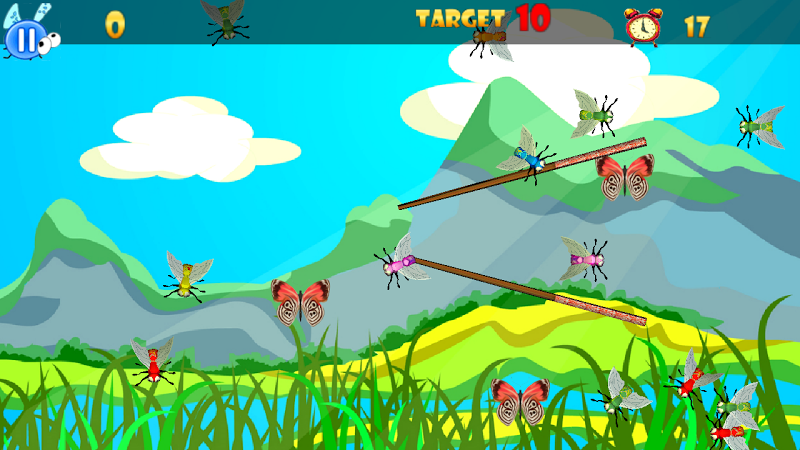Pause the game with the blue button
Viewport: 800px width, 450px height.
(26, 40)
